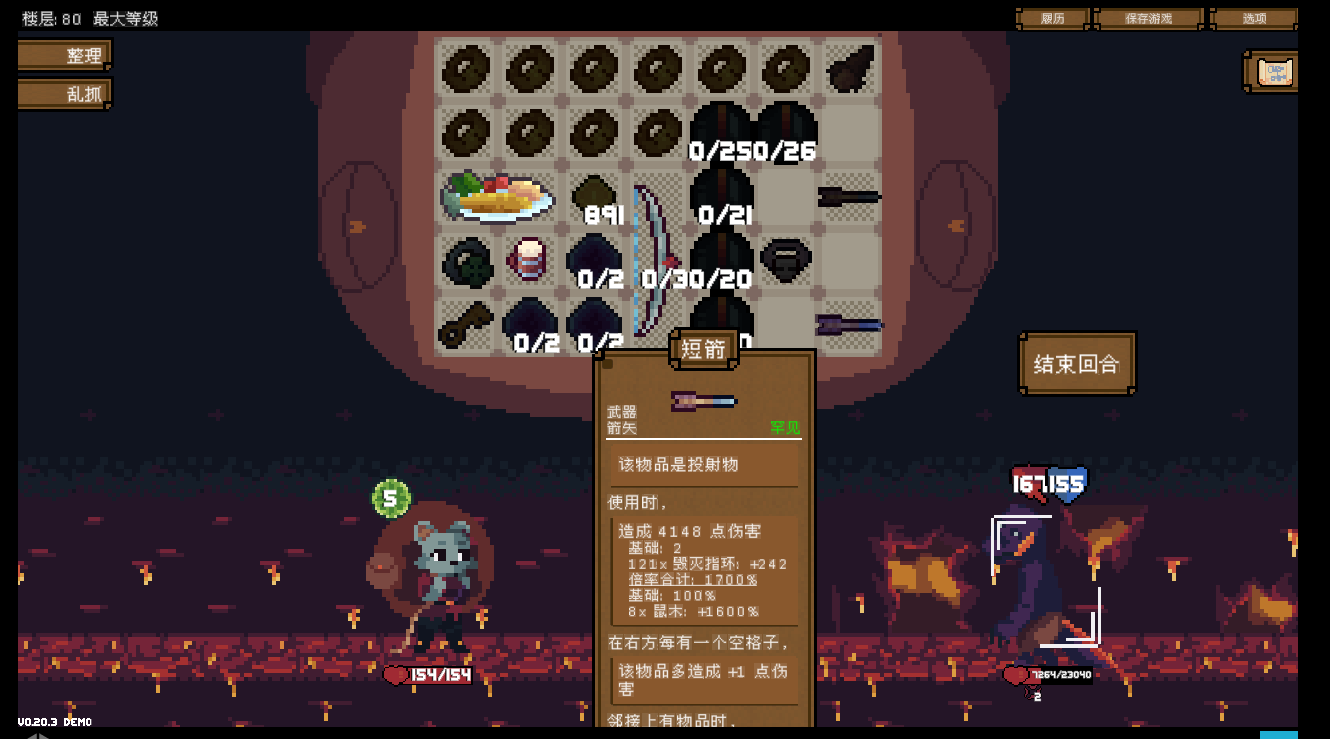Screen dimensions: 1330x739
Task: Open the map scroll icon
Action: point(1274,72)
